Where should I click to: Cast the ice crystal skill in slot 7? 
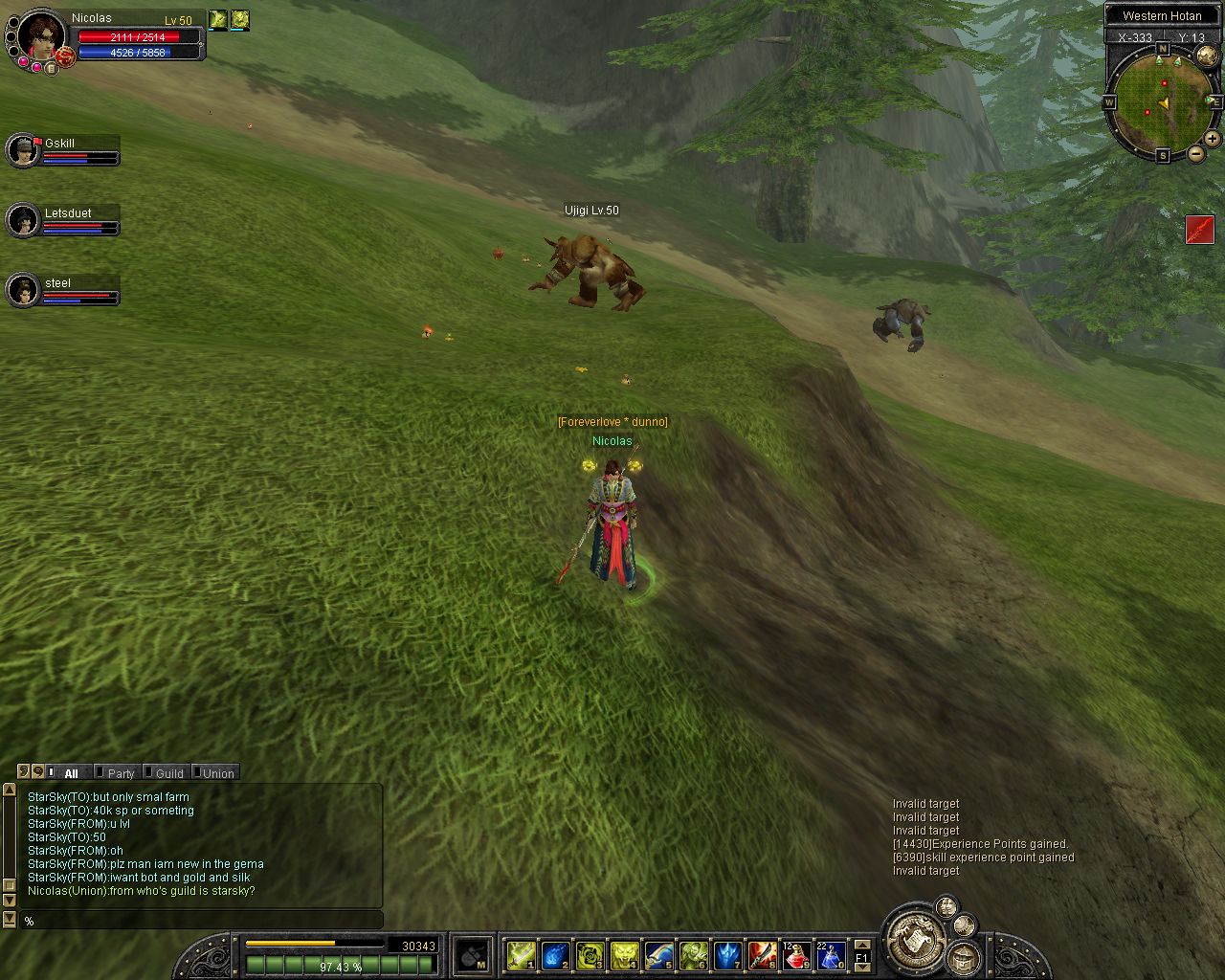coord(727,955)
